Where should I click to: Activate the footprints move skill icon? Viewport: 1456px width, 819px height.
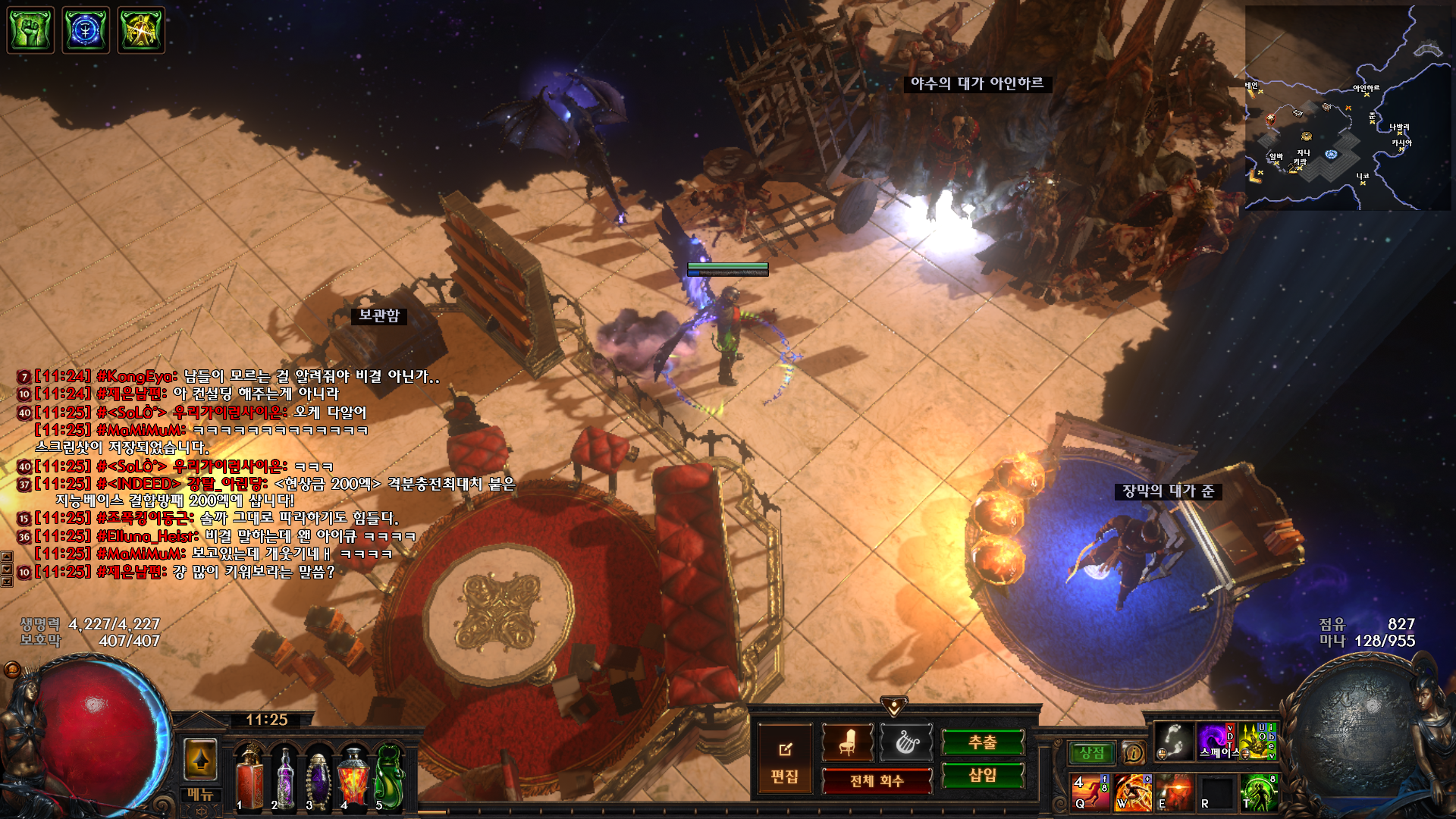[1174, 741]
